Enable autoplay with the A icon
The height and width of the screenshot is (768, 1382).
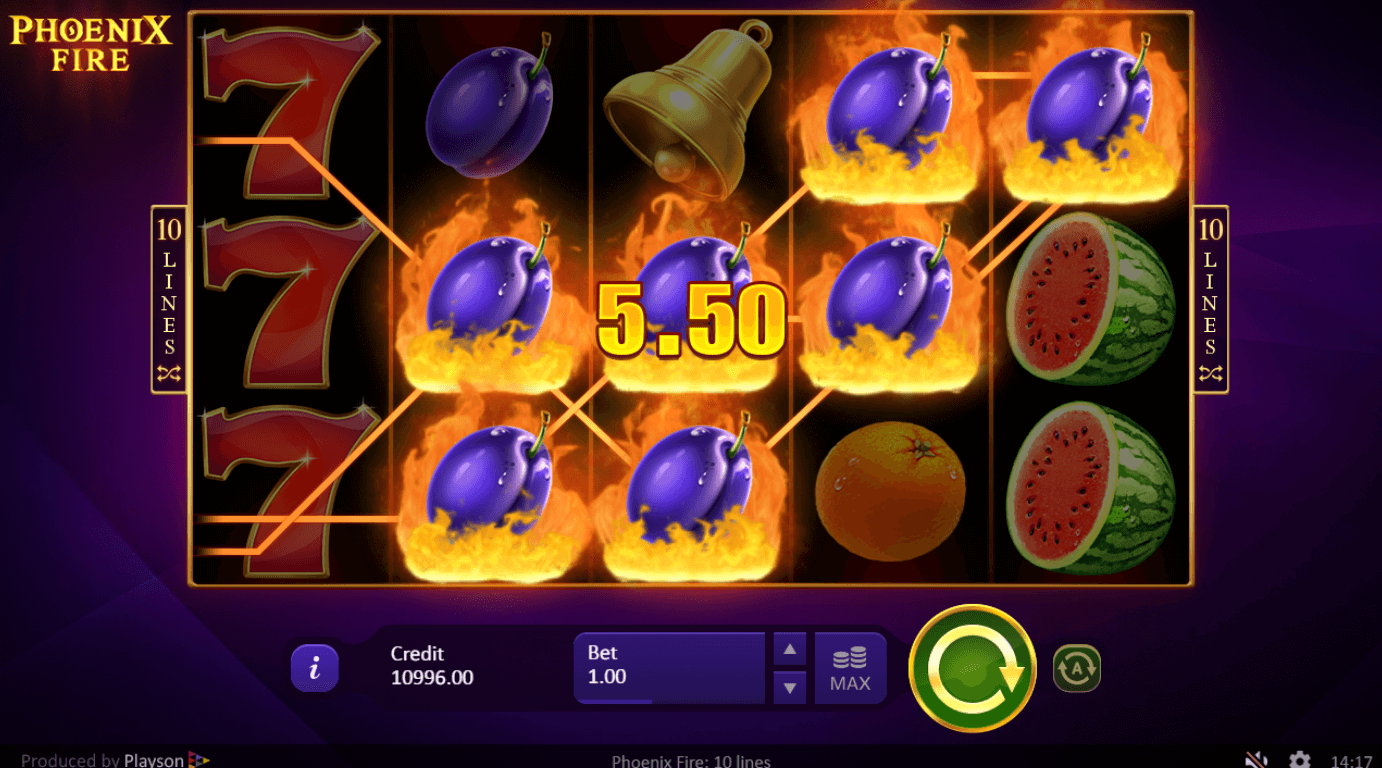tap(1076, 669)
